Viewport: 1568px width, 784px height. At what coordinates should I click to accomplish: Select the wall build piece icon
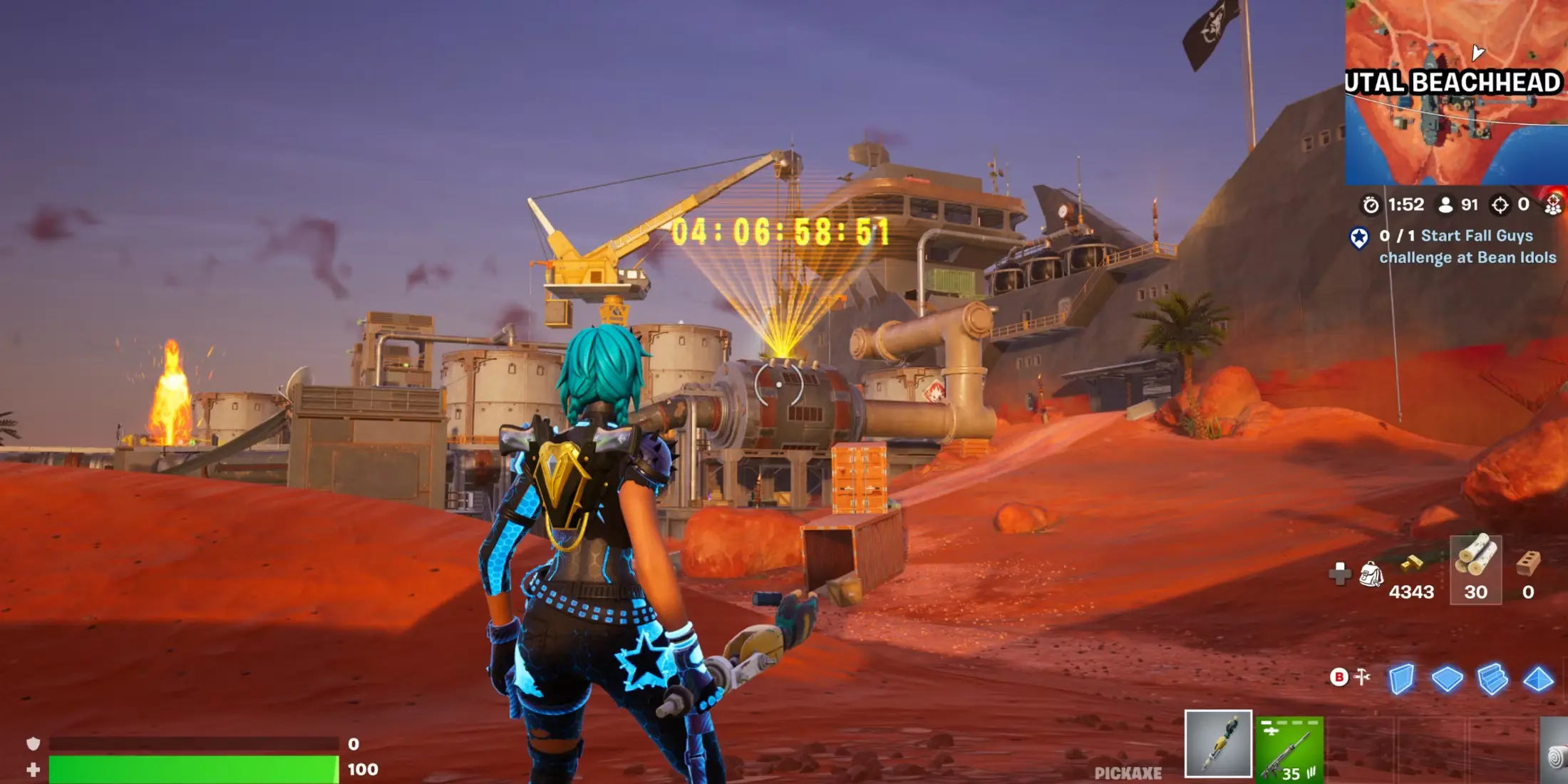point(1401,679)
